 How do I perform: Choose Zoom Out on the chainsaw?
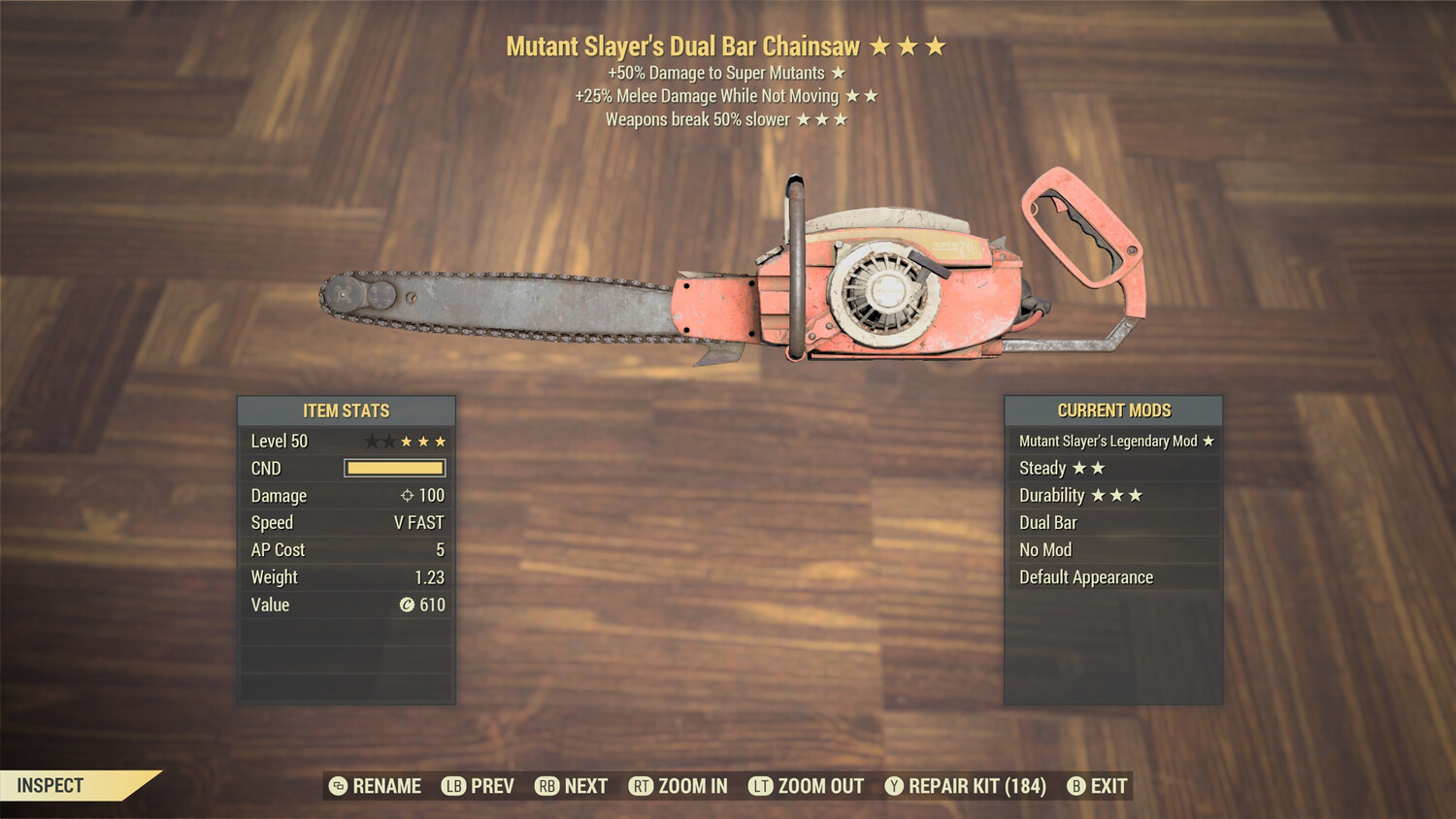click(x=807, y=786)
